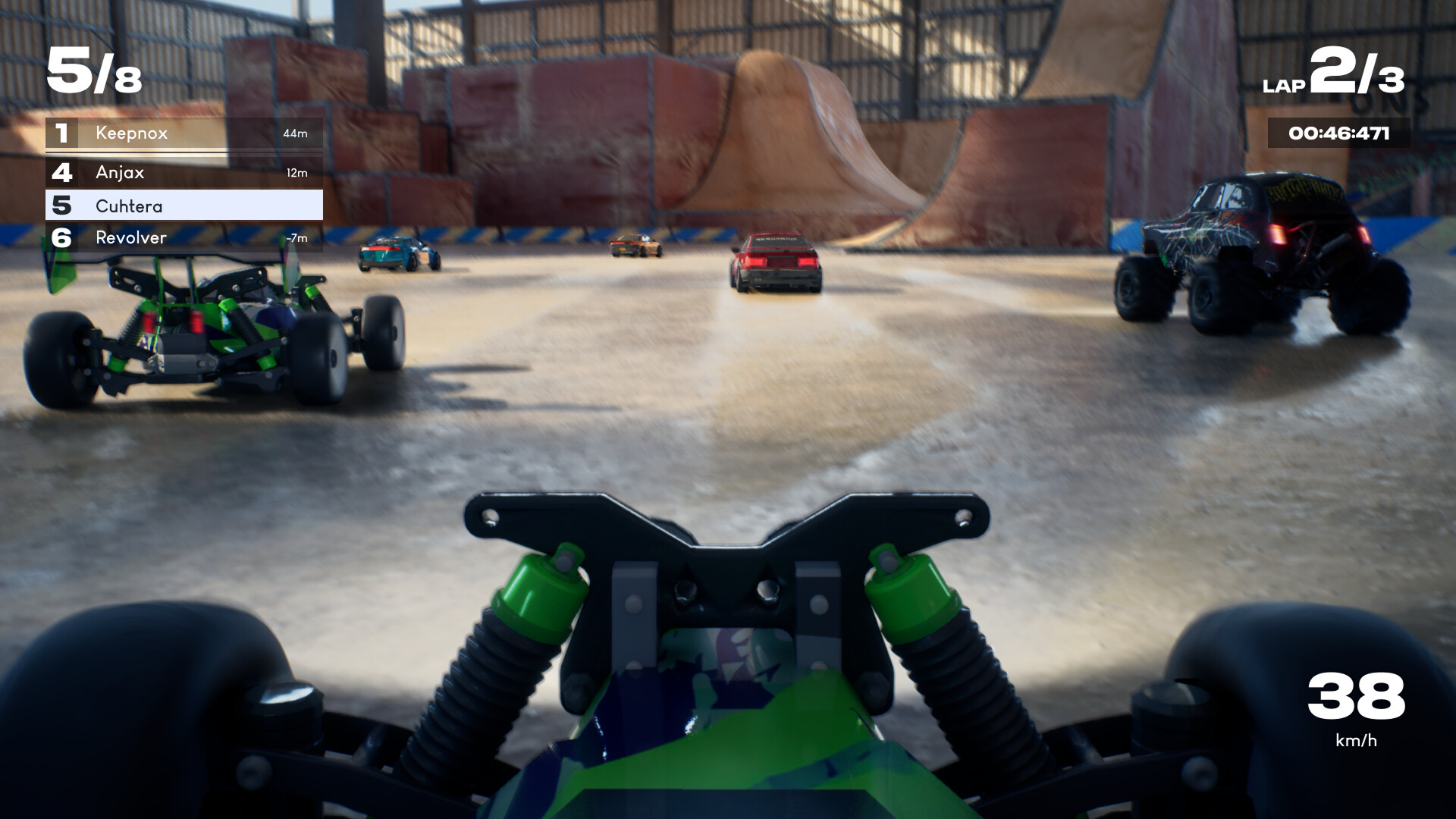
Task: Click the 12m distance next to Anjax
Action: [299, 173]
